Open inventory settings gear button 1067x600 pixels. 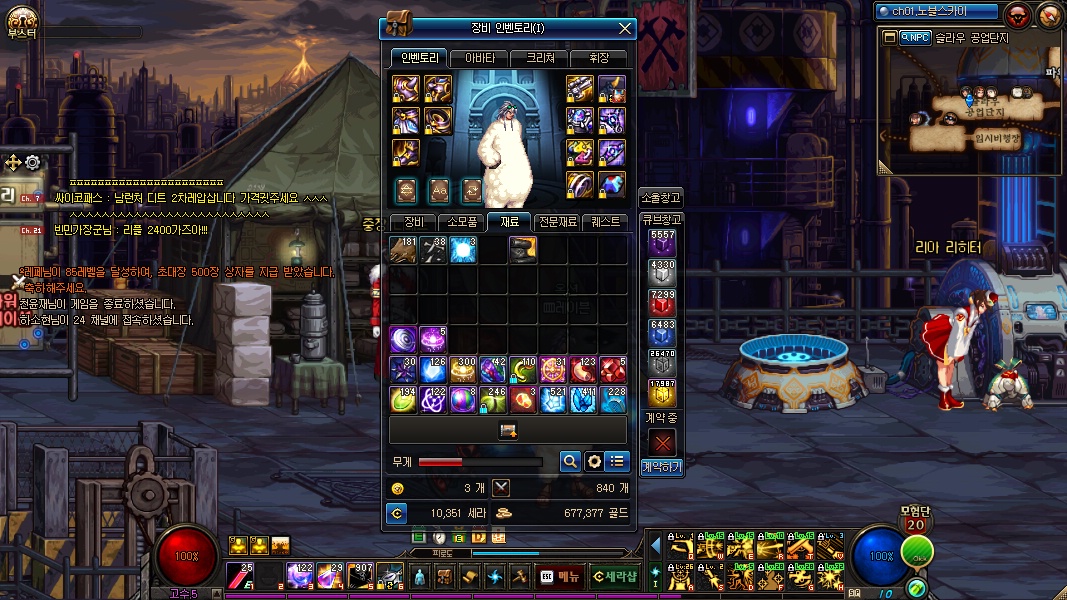point(594,461)
